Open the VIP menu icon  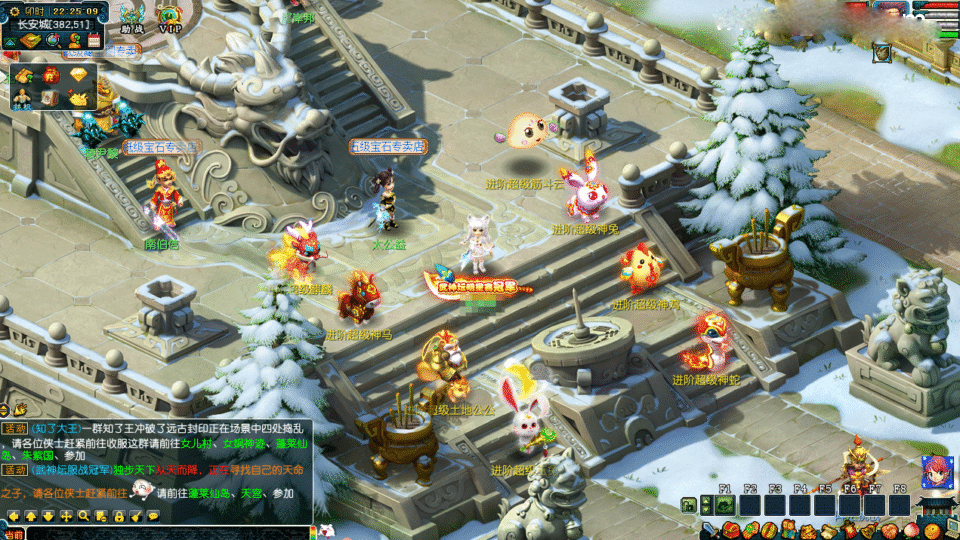170,20
